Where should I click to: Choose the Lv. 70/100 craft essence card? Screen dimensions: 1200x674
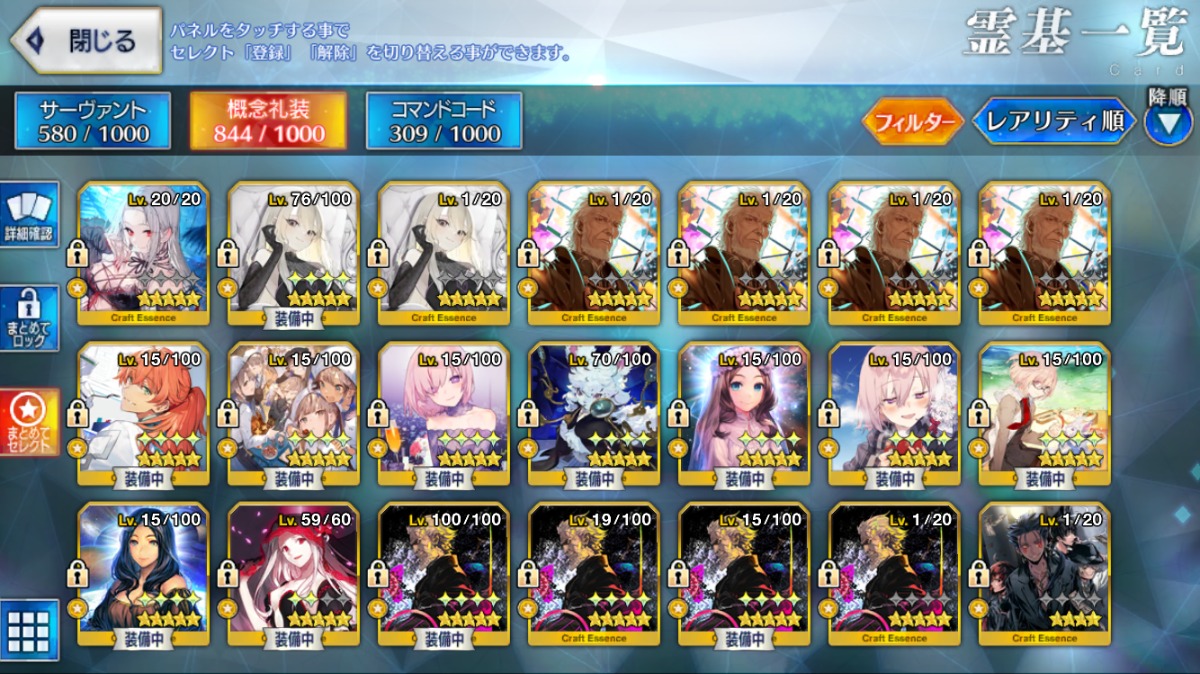click(x=594, y=412)
